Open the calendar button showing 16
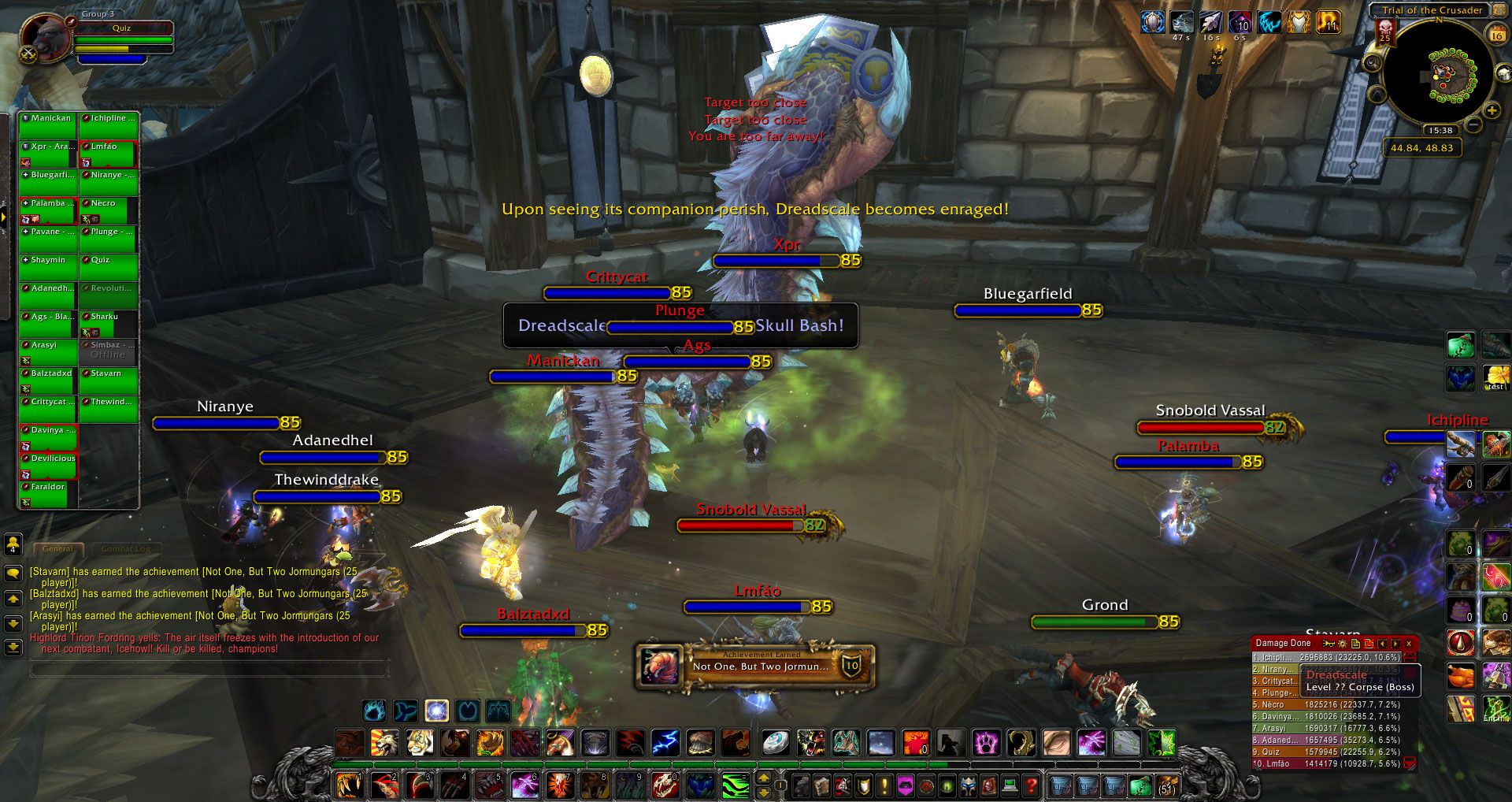The width and height of the screenshot is (1512, 802). 1496,35
